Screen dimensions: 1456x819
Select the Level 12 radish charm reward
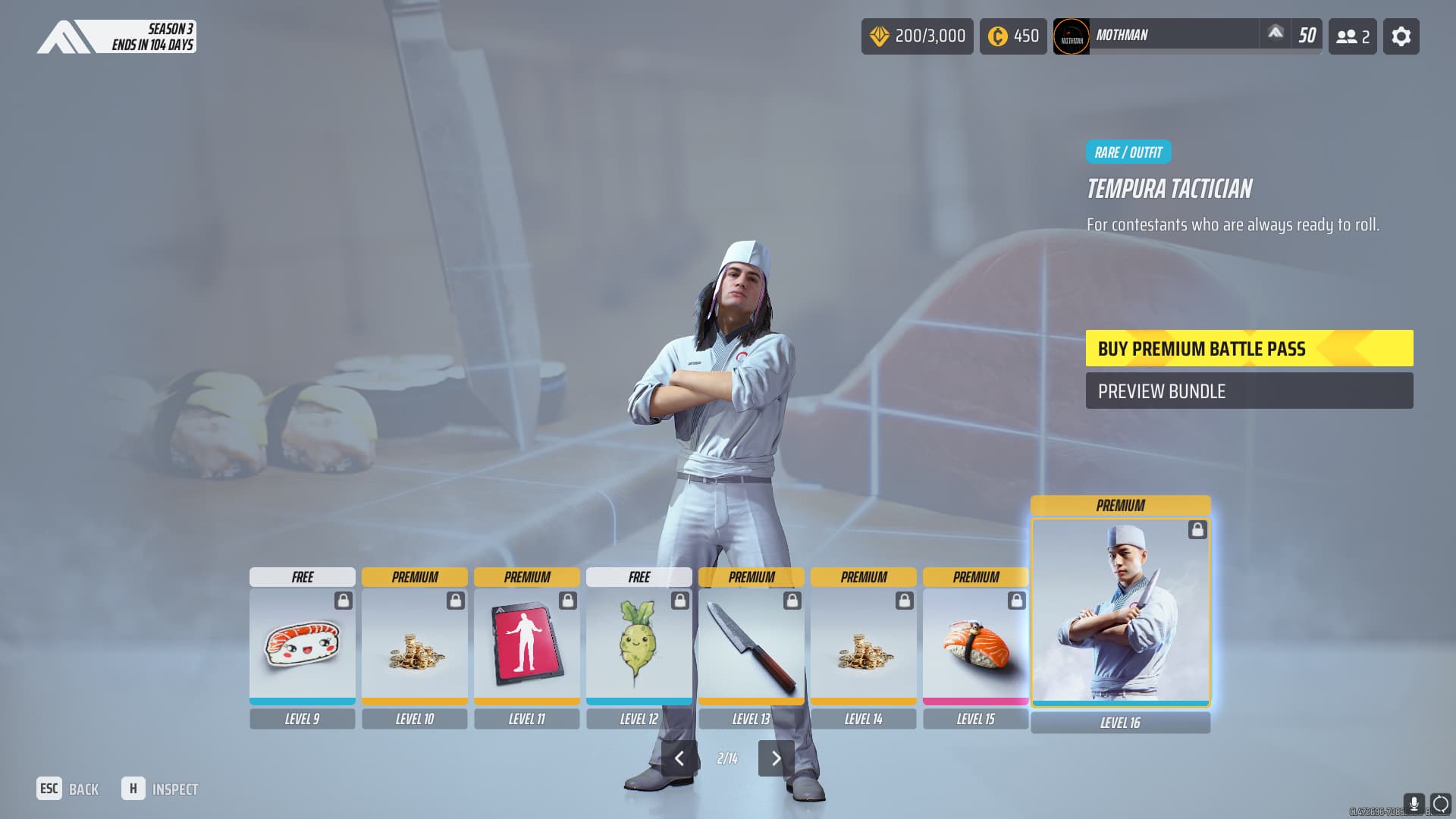click(x=639, y=646)
